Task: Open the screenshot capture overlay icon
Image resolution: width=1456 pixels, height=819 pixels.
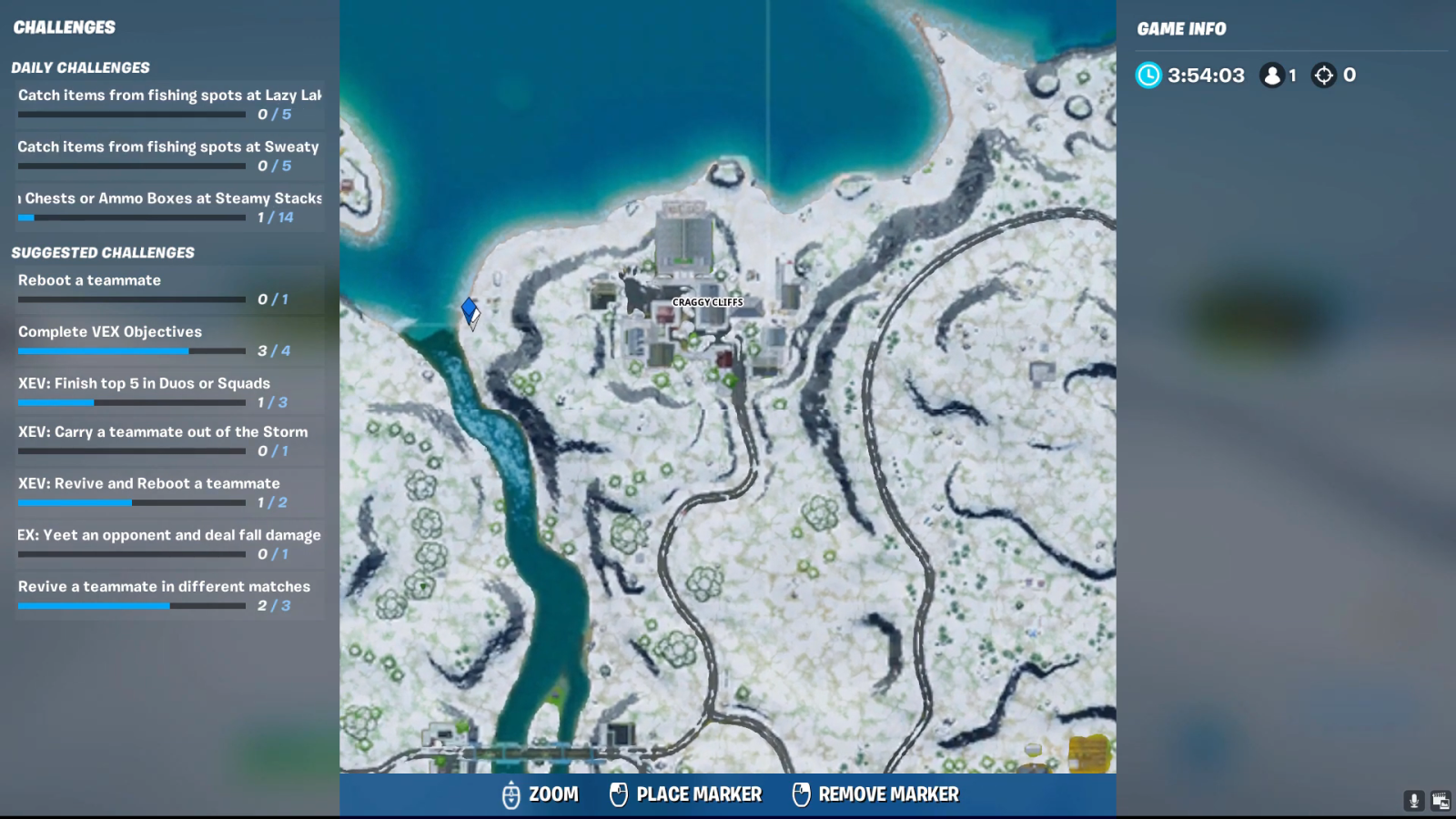Action: click(x=1441, y=801)
